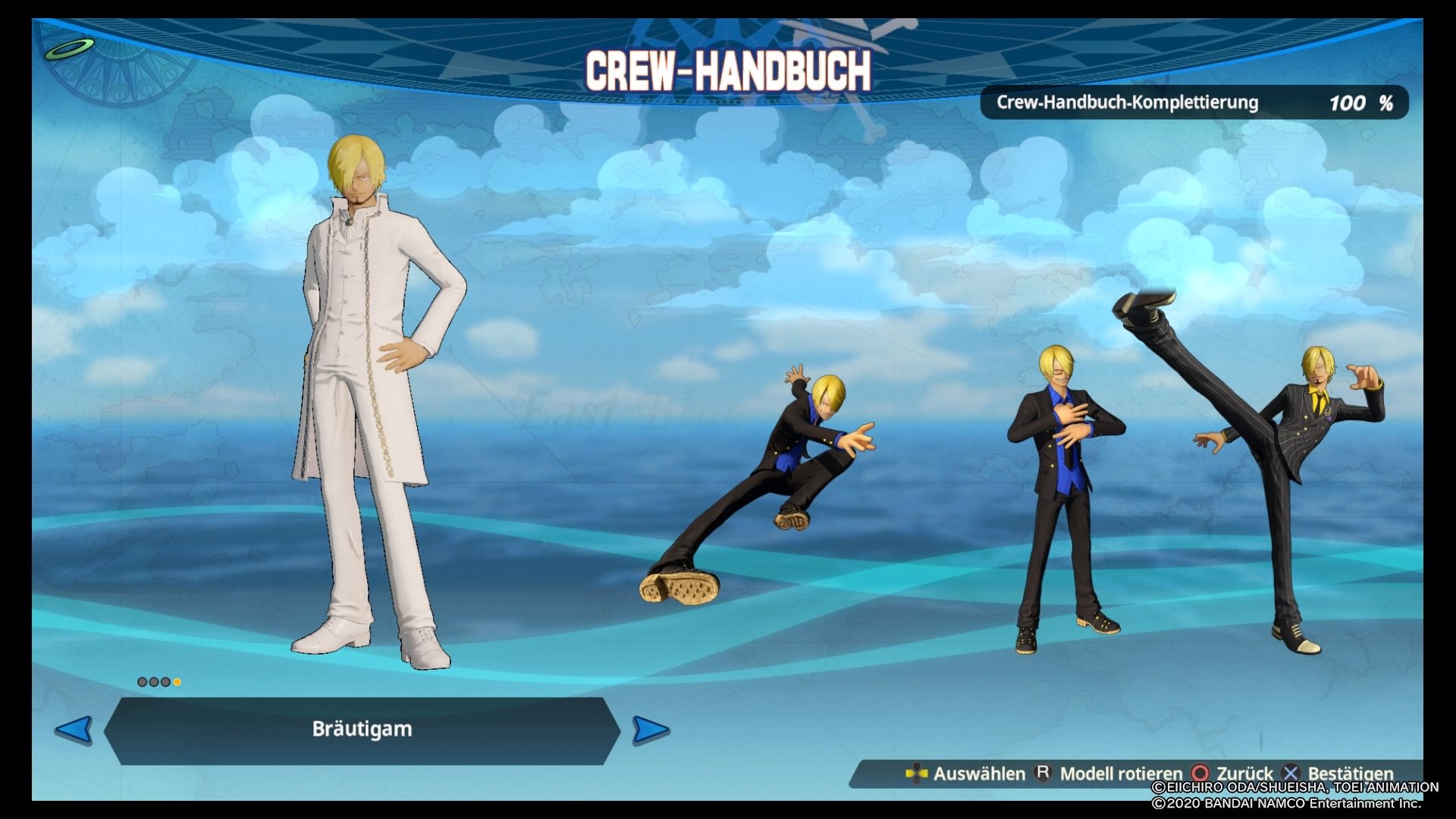Select the first costume page dot
1456x819 pixels.
(143, 682)
